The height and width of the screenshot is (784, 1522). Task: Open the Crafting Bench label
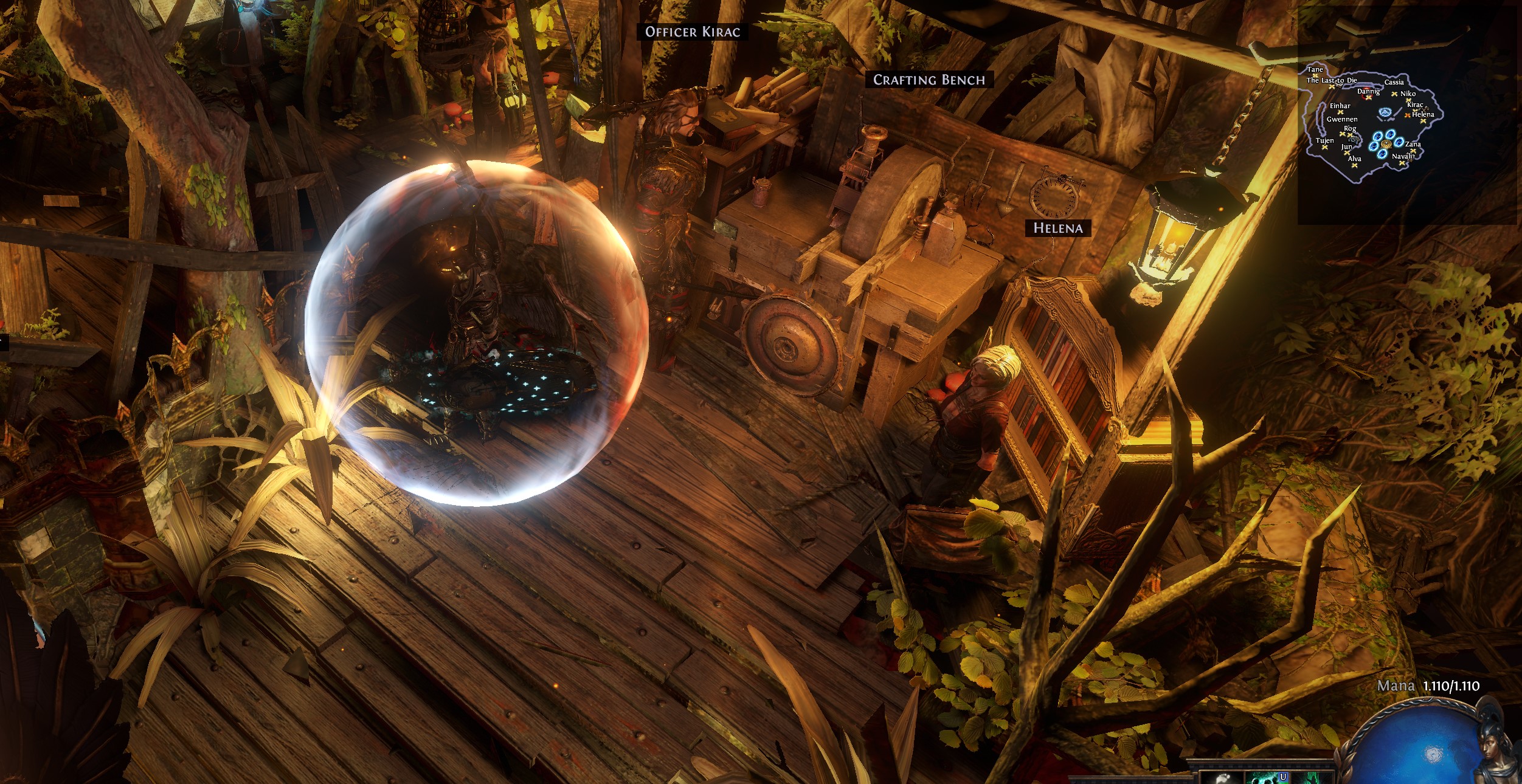tap(929, 80)
